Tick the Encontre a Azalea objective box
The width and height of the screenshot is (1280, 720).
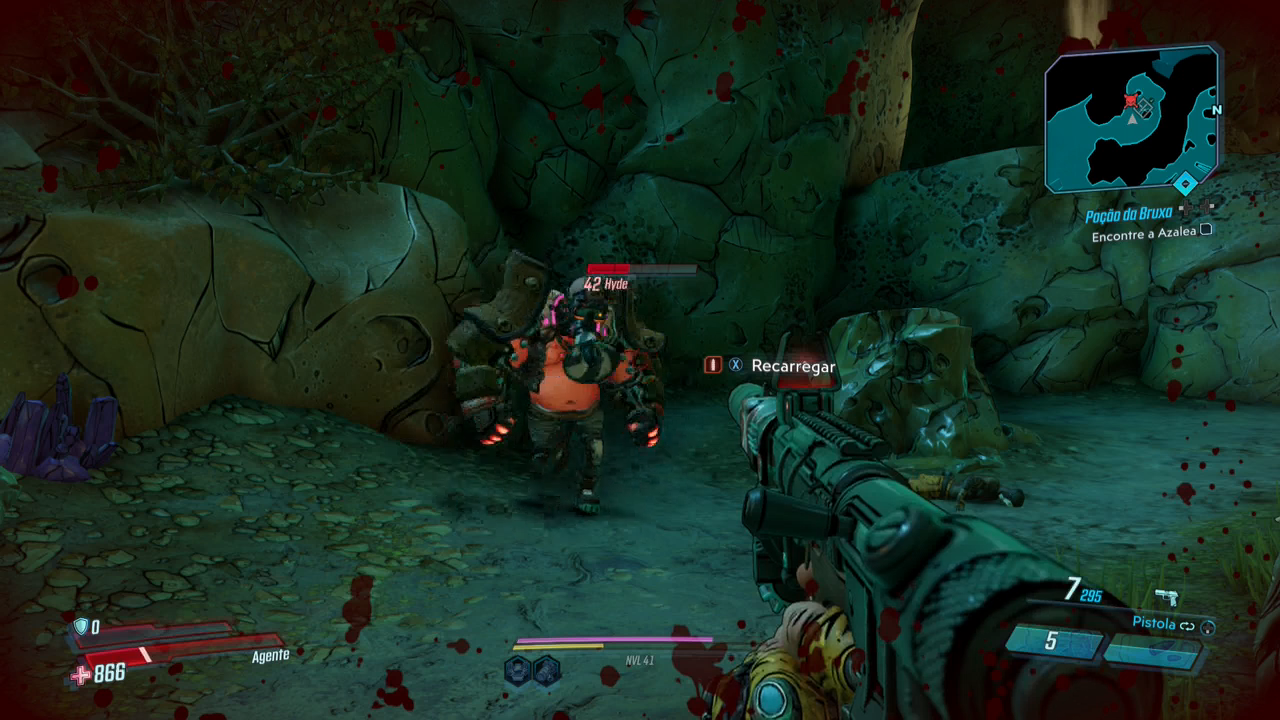tap(1206, 230)
